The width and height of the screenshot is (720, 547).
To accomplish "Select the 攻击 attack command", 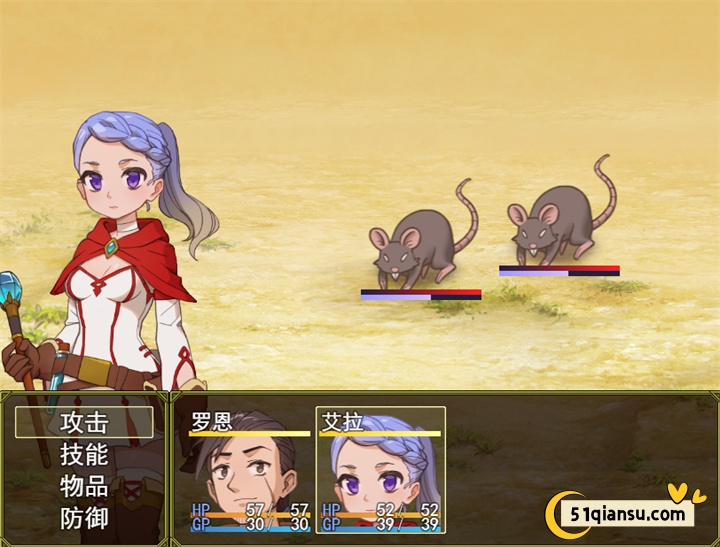I will (84, 422).
